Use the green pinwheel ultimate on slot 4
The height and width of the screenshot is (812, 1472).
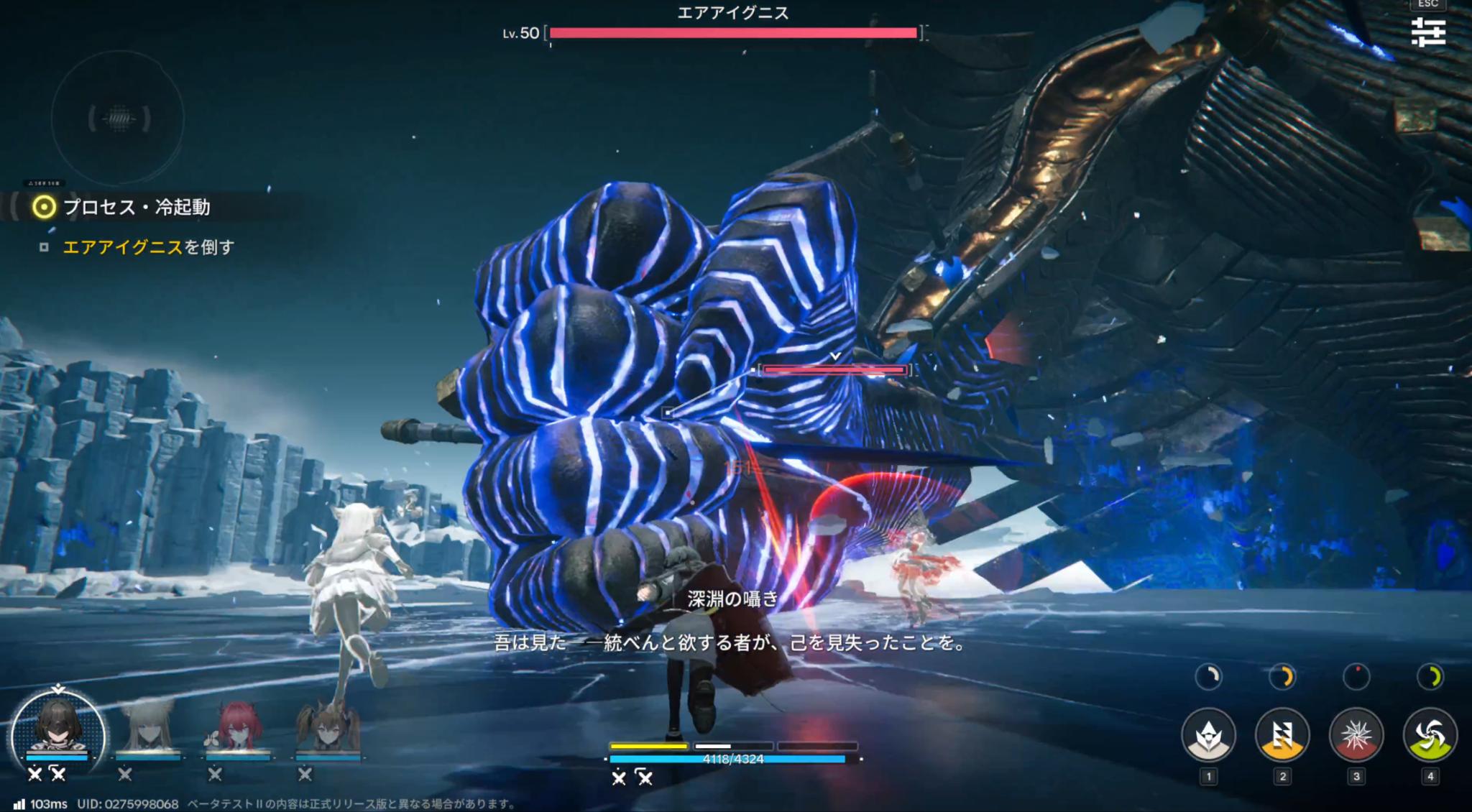coord(1429,736)
